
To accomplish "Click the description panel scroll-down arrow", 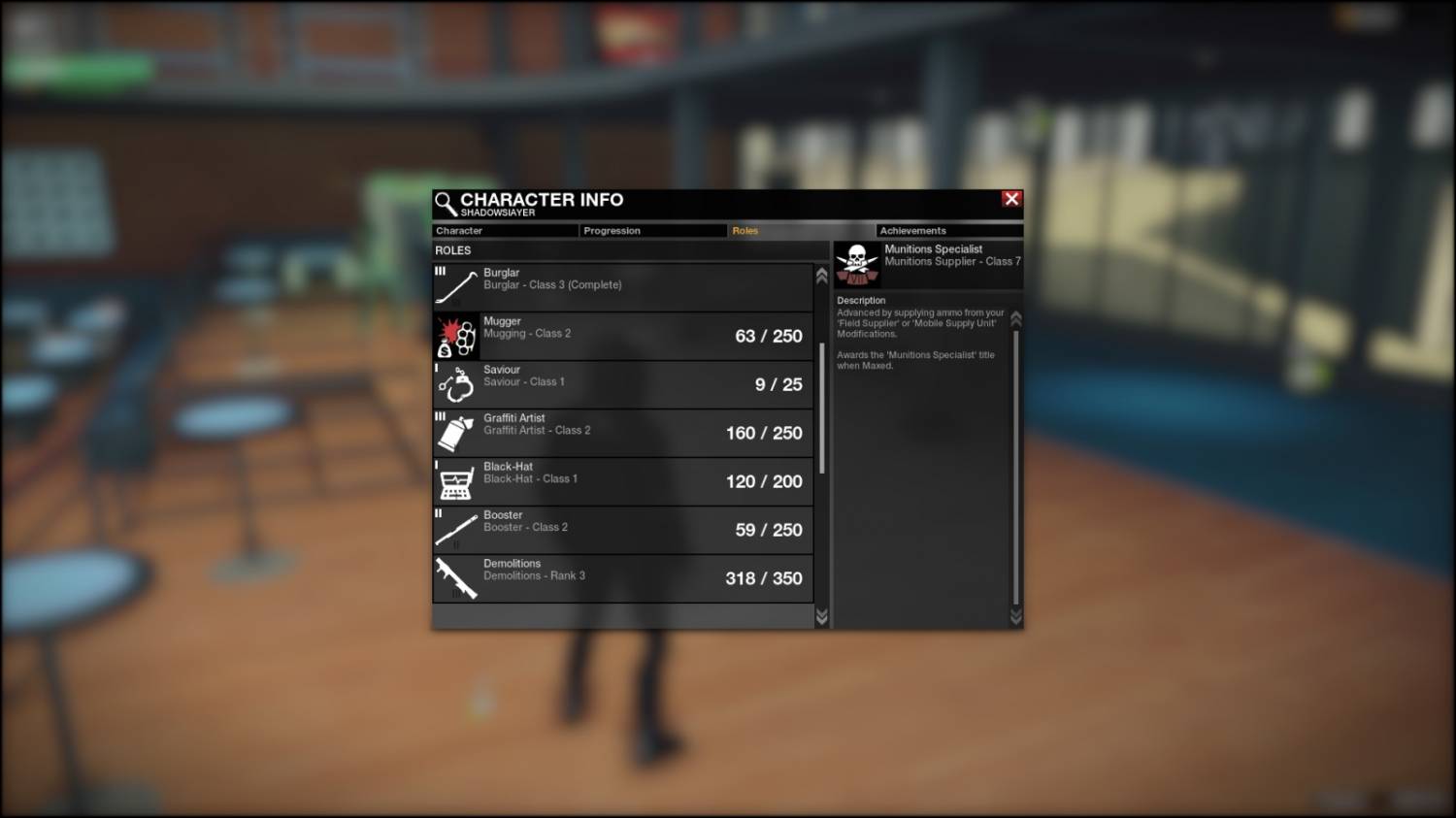I will click(1016, 617).
